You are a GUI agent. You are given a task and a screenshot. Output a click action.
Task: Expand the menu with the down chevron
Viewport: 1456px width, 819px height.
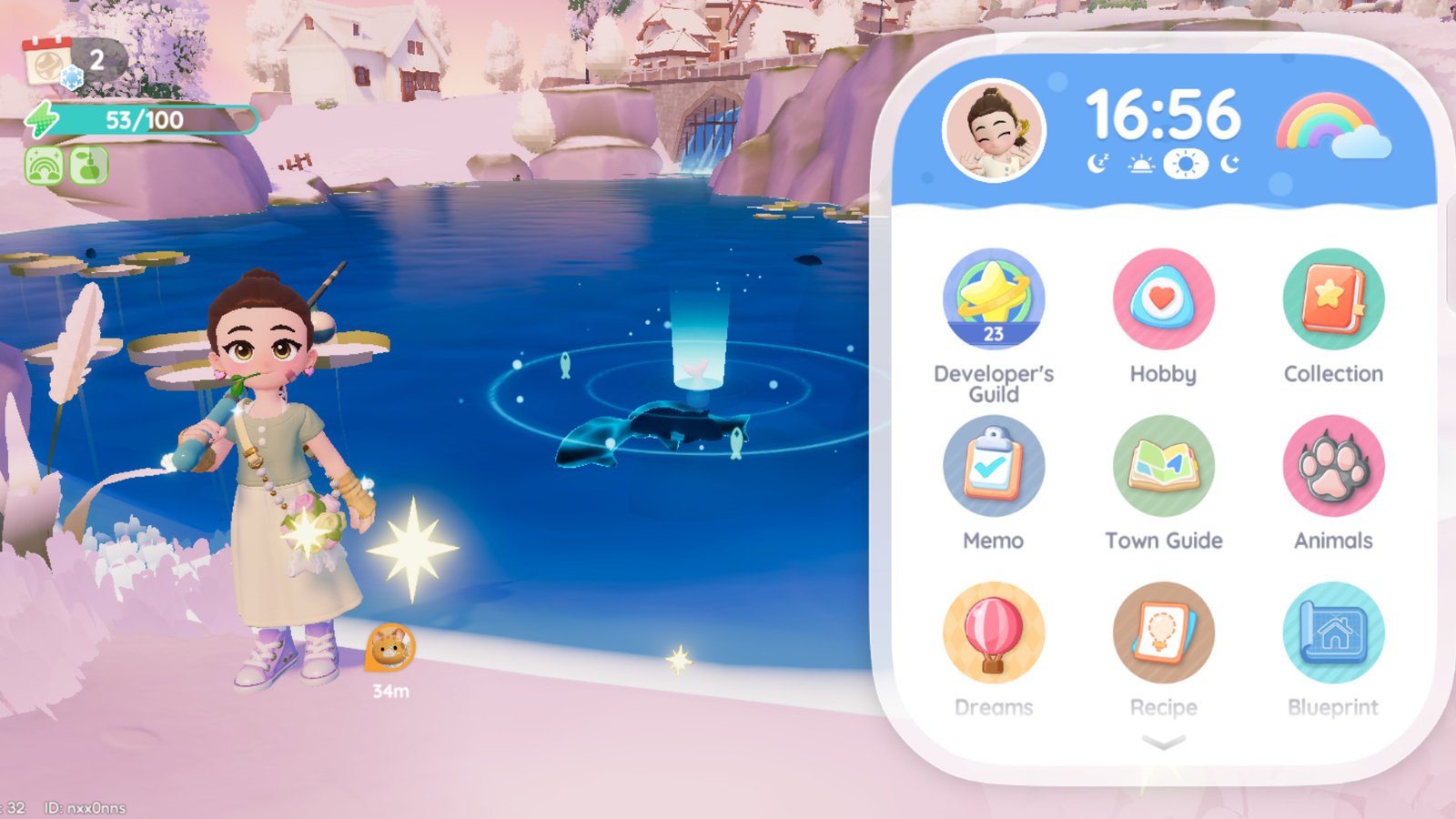click(x=1162, y=742)
